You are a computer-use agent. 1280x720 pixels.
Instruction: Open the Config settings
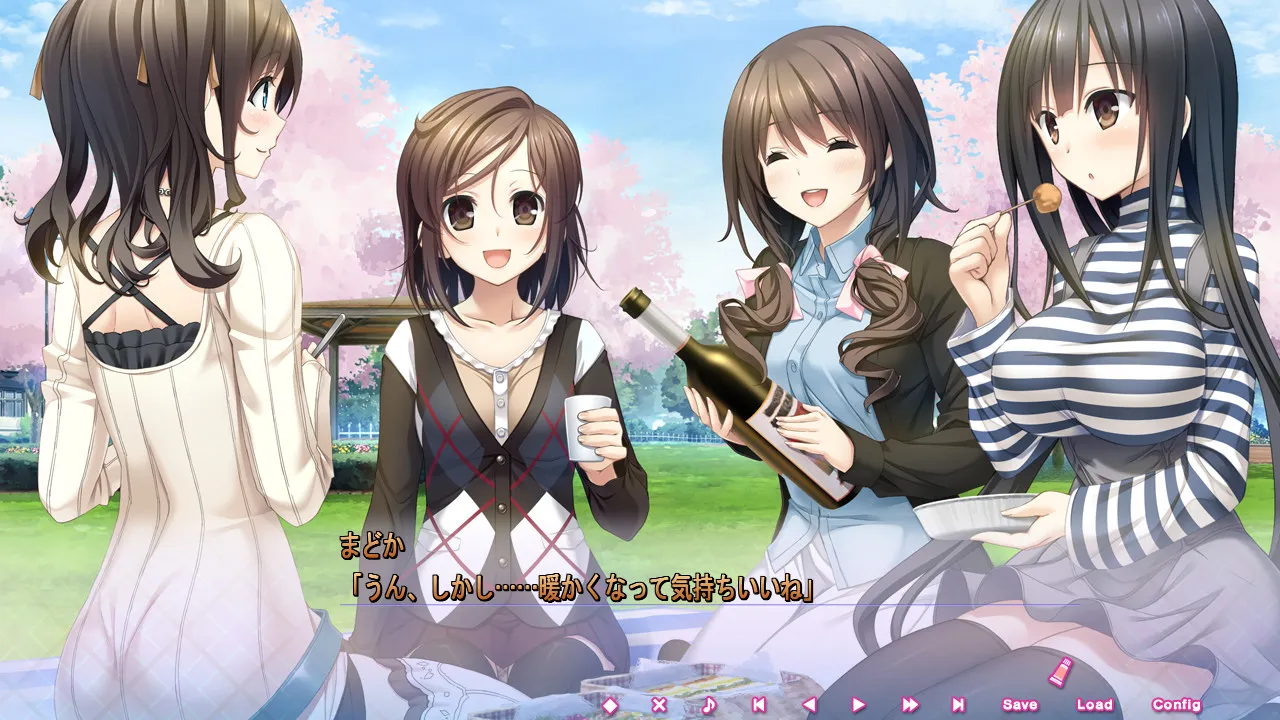click(1176, 705)
